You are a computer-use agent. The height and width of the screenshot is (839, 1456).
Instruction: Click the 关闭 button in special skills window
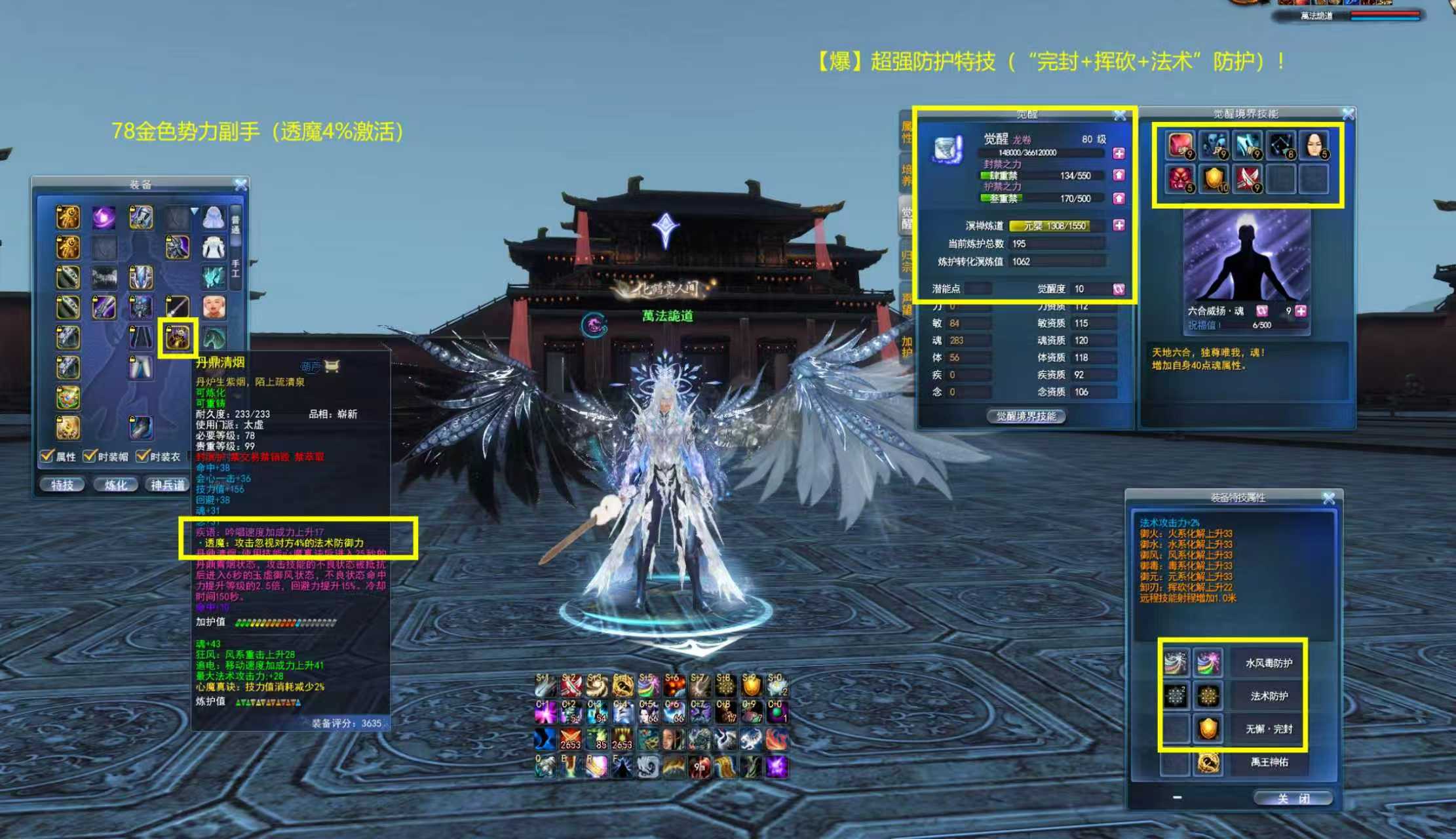click(1292, 798)
